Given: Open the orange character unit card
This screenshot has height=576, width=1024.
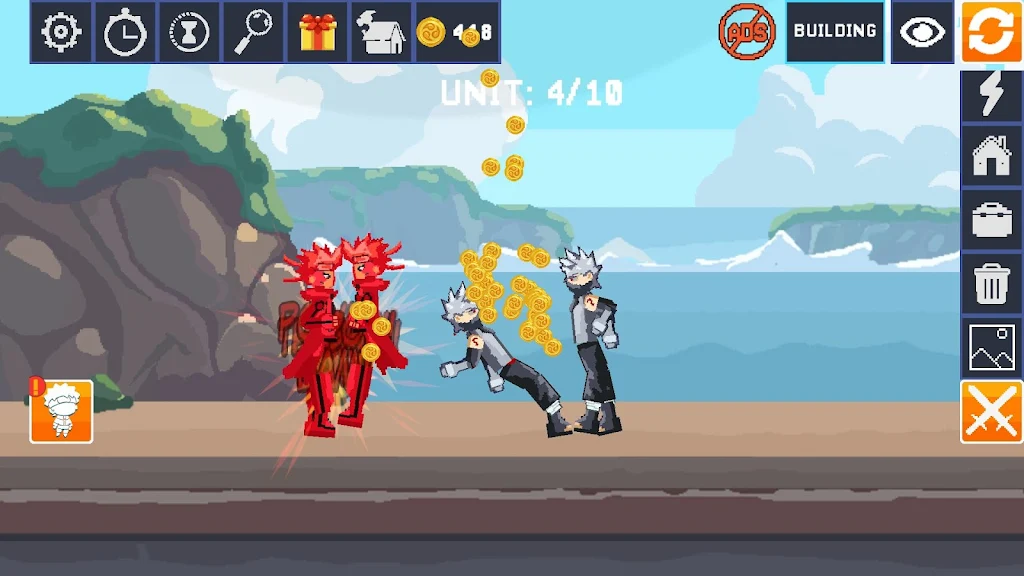Looking at the screenshot, I should tap(61, 411).
